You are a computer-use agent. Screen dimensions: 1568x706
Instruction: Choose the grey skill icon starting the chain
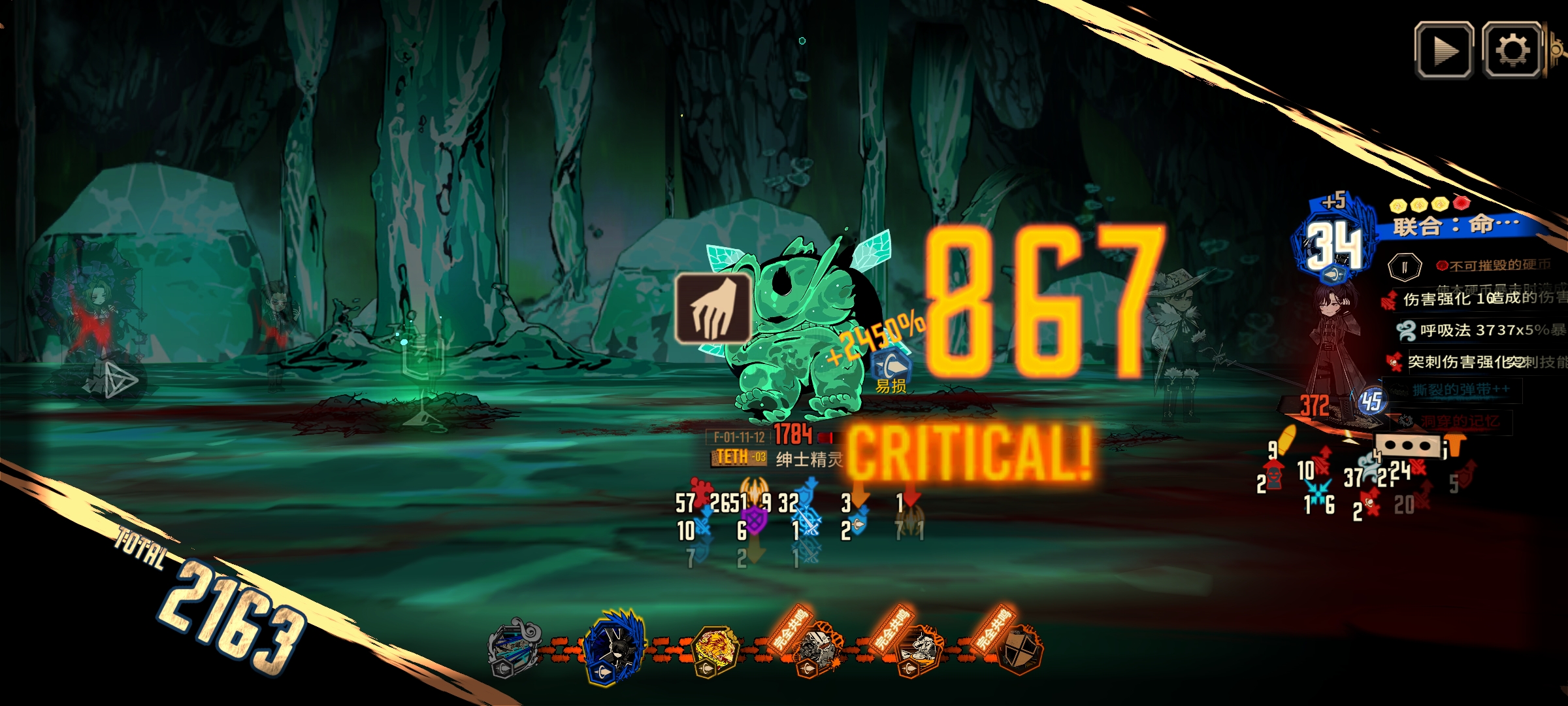pos(513,648)
